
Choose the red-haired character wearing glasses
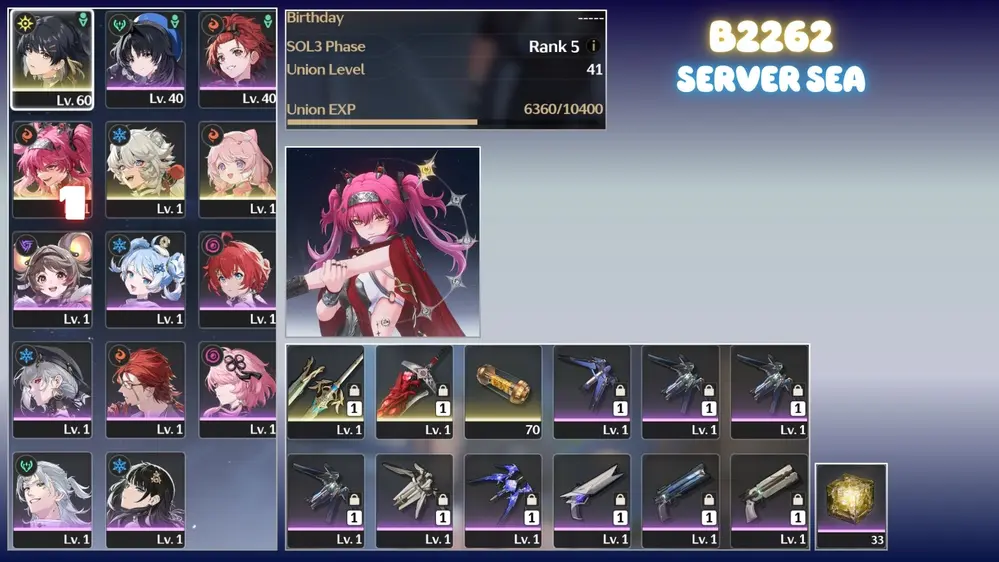(146, 389)
